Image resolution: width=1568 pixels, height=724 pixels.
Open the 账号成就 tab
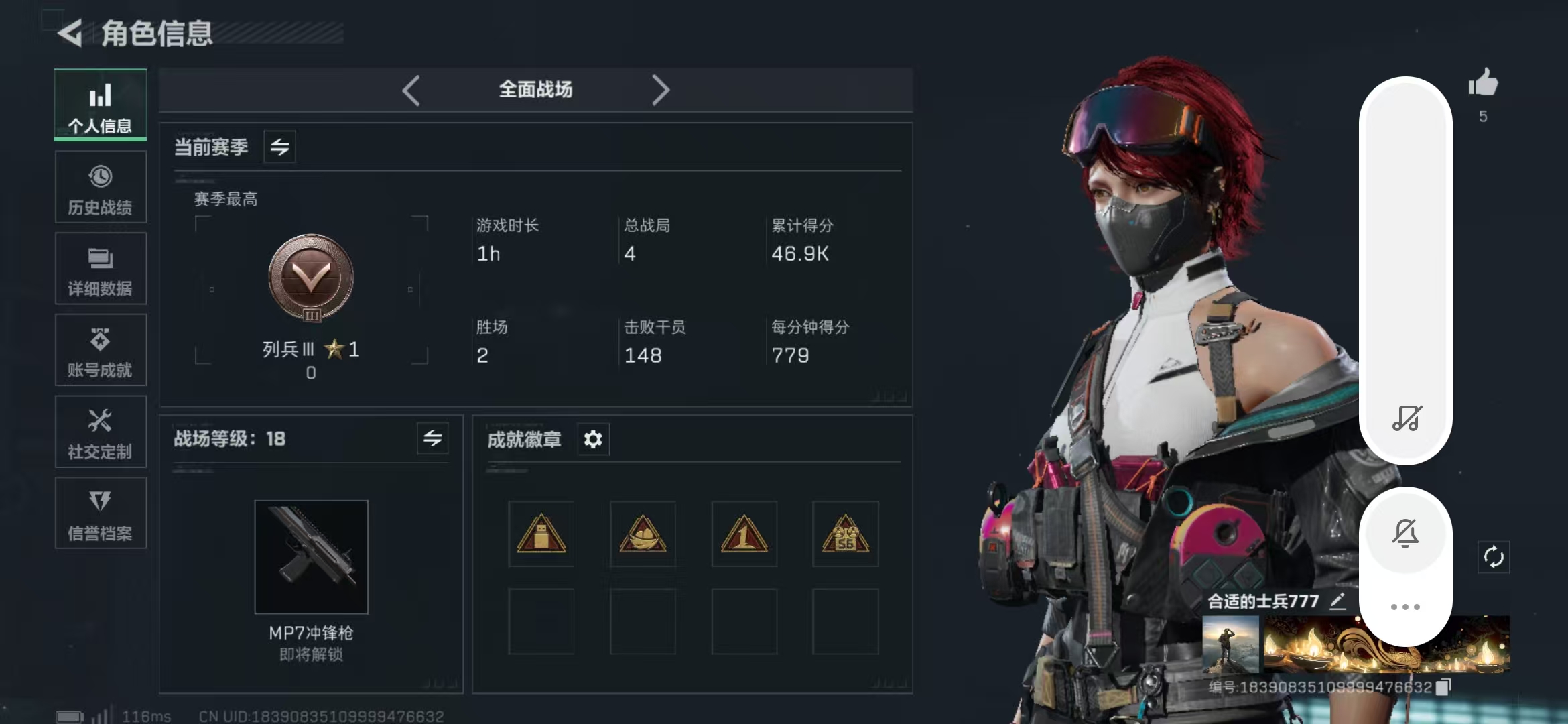(x=101, y=351)
